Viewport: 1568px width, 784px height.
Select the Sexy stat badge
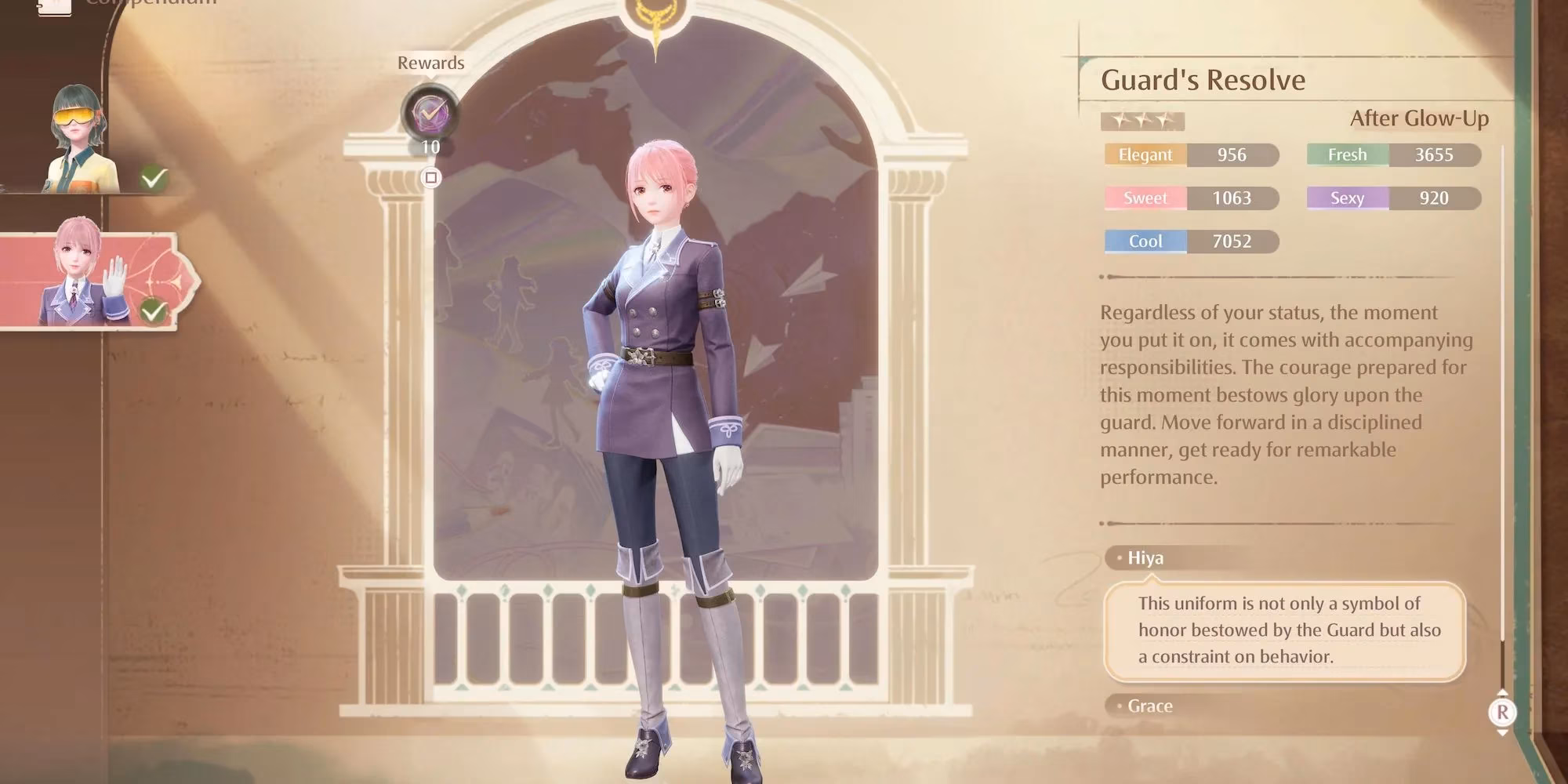click(x=1346, y=198)
